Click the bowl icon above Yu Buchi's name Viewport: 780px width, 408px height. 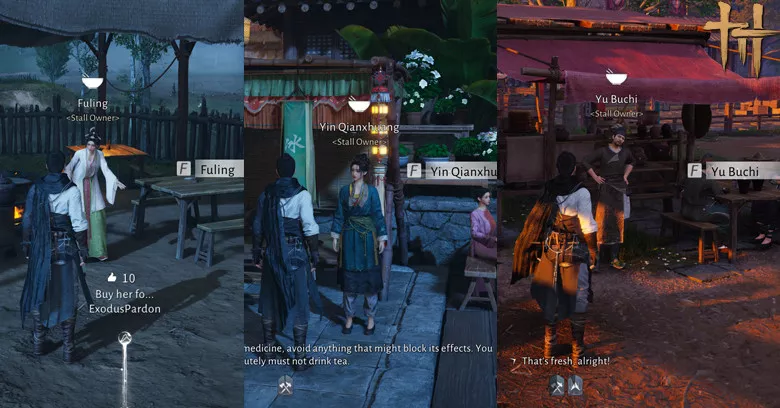point(616,77)
